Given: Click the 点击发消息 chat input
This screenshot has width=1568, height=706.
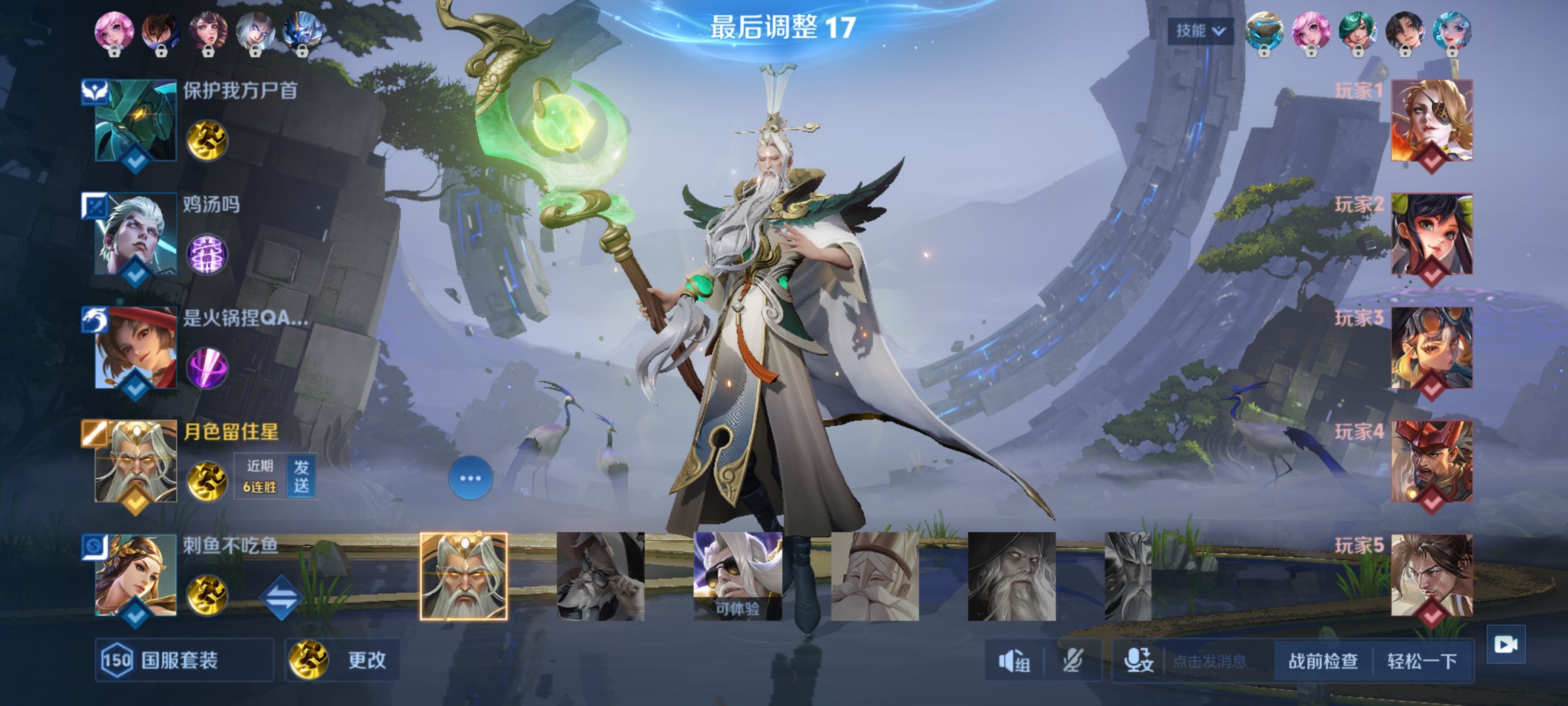Looking at the screenshot, I should tap(1209, 661).
